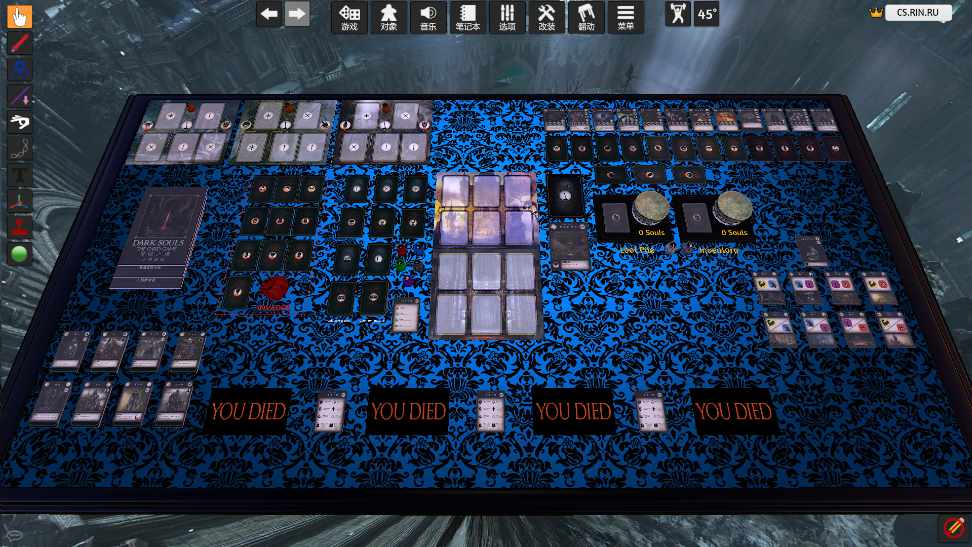Open the 改装 (Modding) tools menu

point(546,16)
